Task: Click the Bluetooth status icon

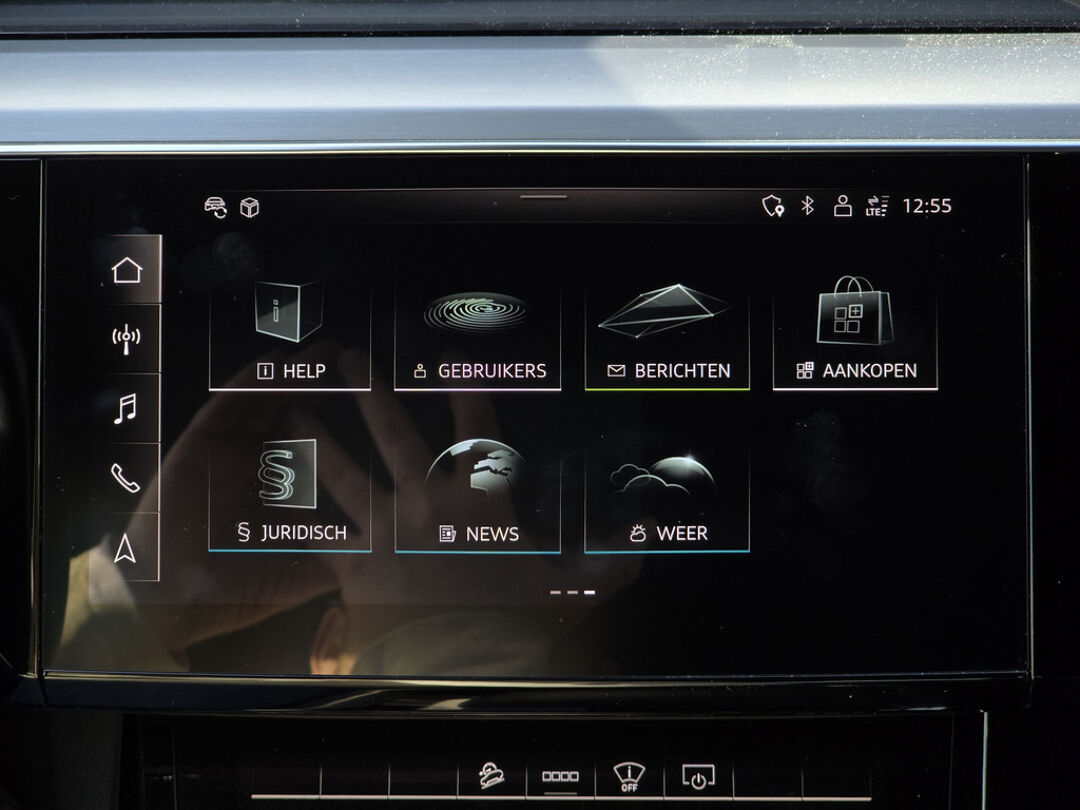Action: click(x=808, y=206)
